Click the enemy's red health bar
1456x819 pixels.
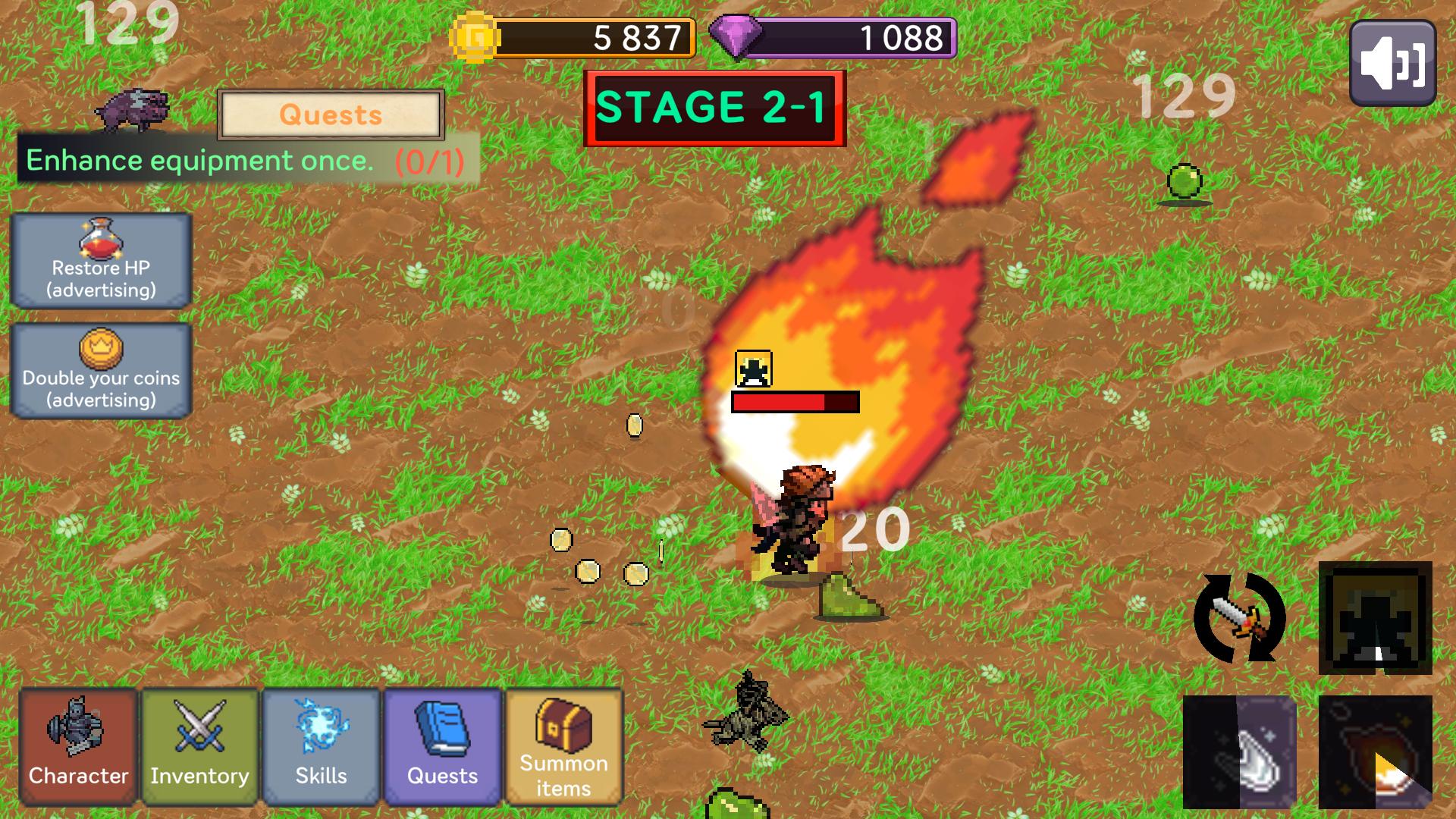click(793, 400)
